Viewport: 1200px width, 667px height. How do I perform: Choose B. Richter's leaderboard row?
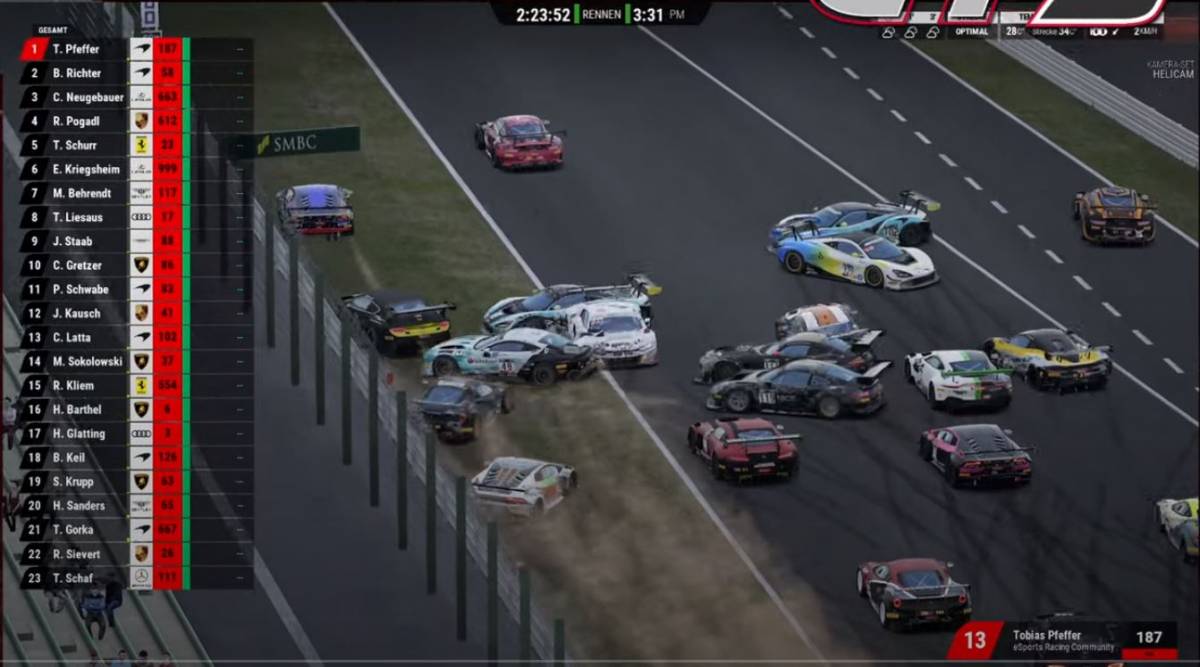(77, 73)
